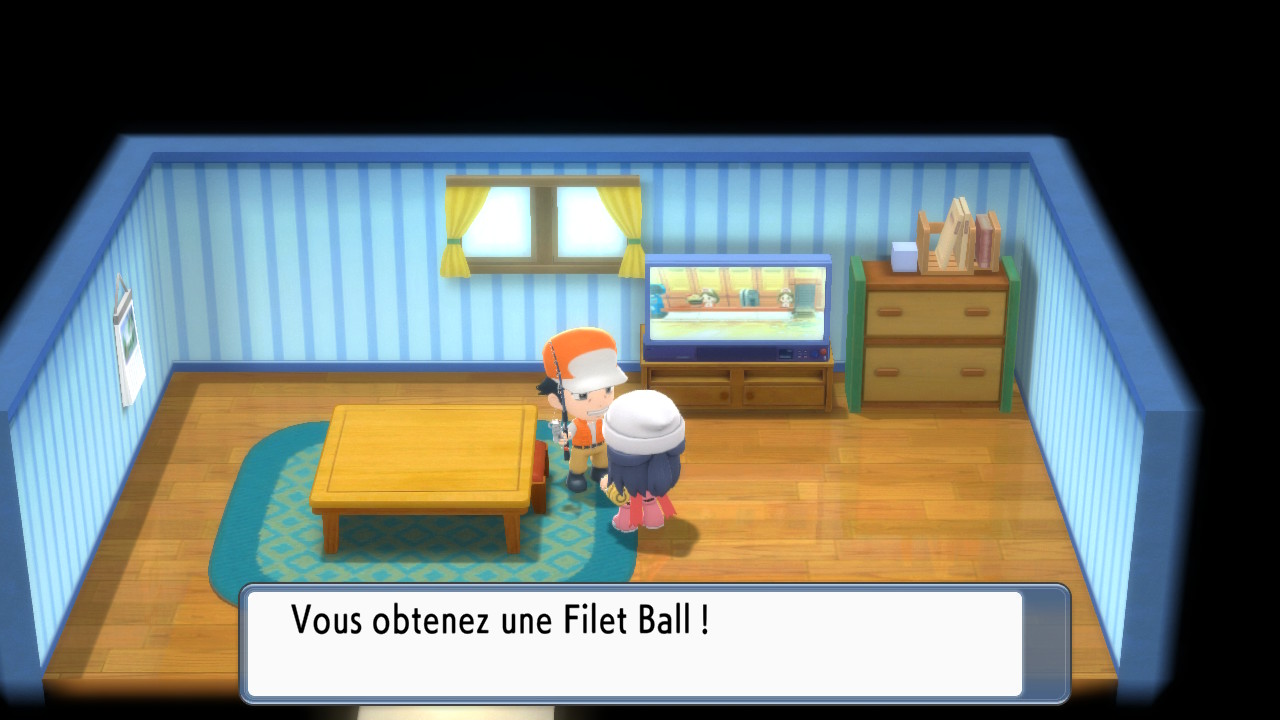The height and width of the screenshot is (720, 1280).
Task: Advance the 'Vous obtenez une Filet Ball' dialogue box
Action: pos(655,643)
